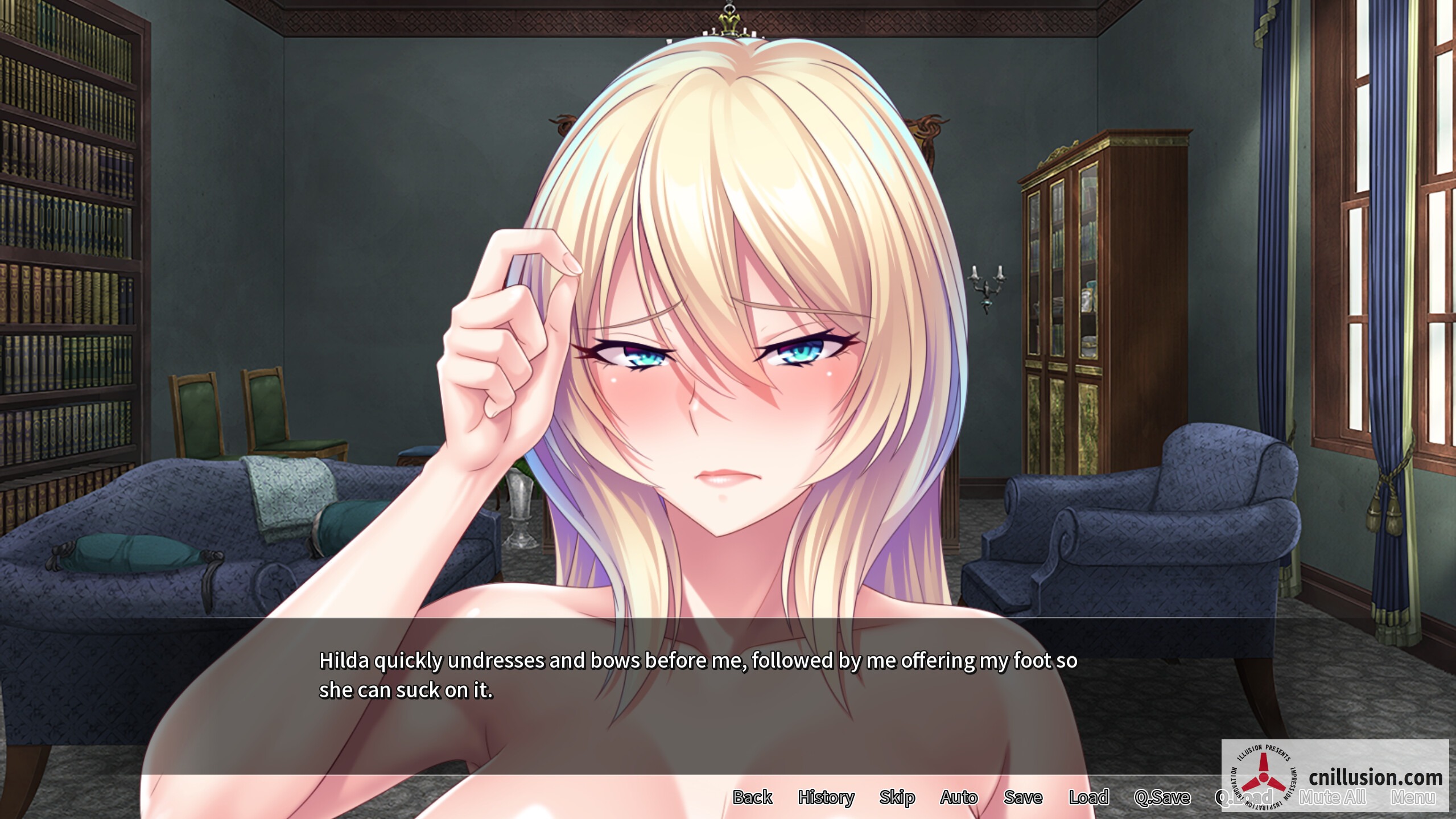Enable Skip mode
1456x819 pixels.
coord(898,797)
